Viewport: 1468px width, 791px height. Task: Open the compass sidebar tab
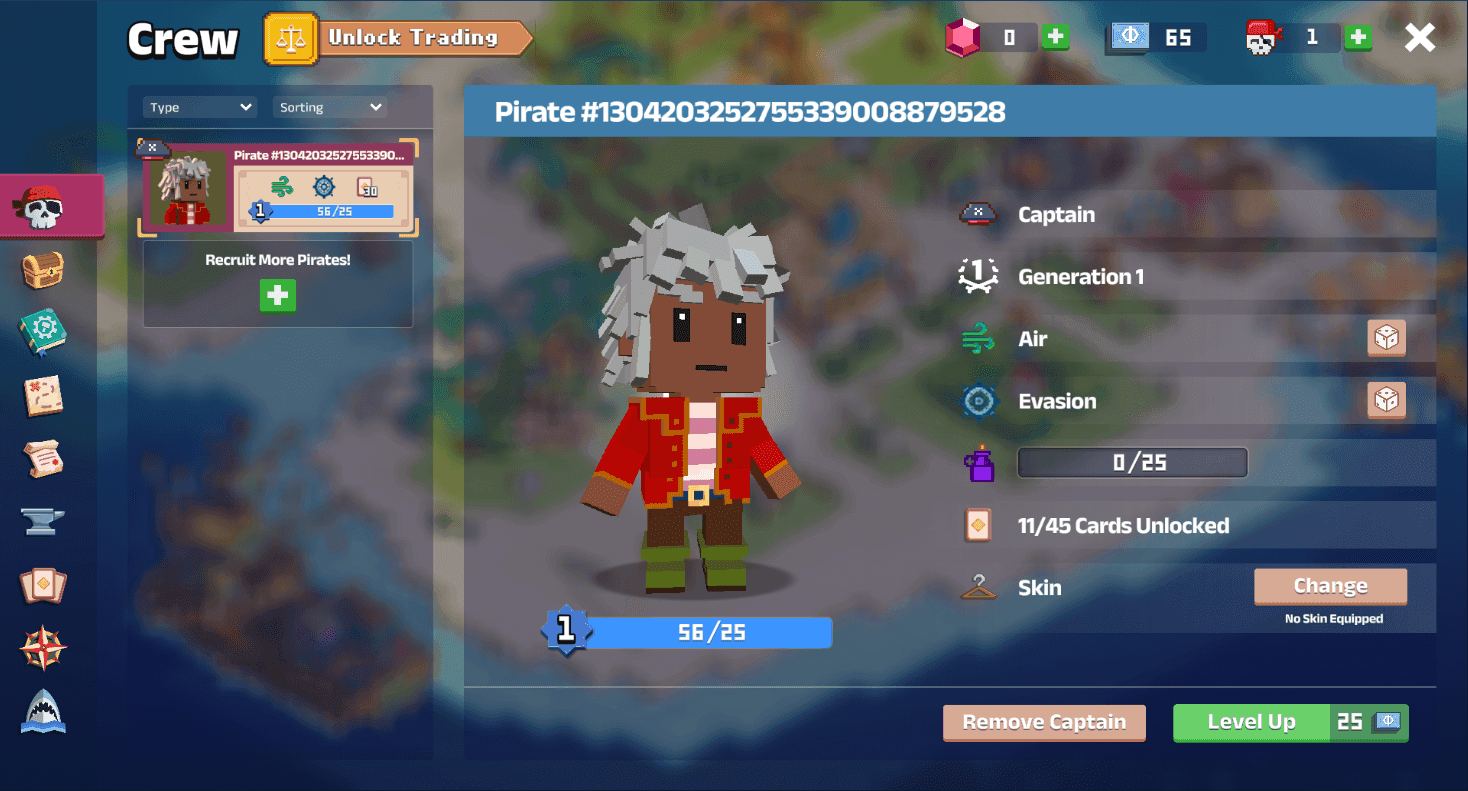[x=43, y=649]
